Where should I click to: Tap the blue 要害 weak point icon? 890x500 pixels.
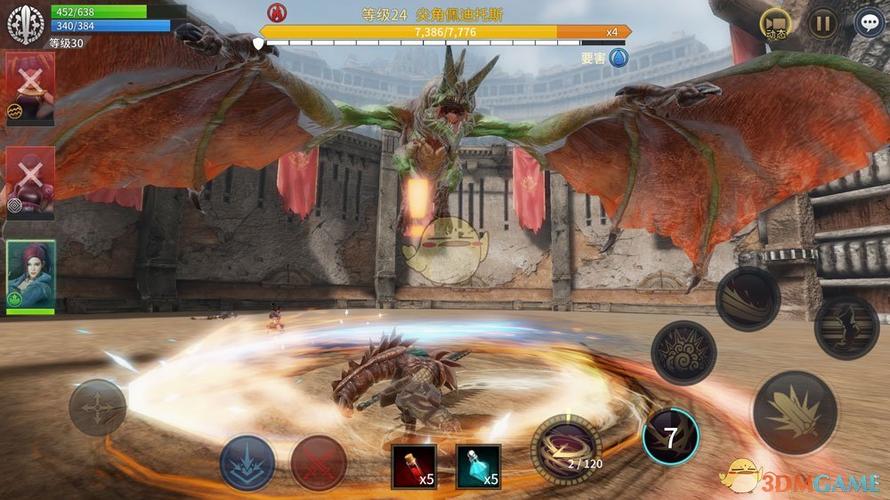tap(618, 58)
